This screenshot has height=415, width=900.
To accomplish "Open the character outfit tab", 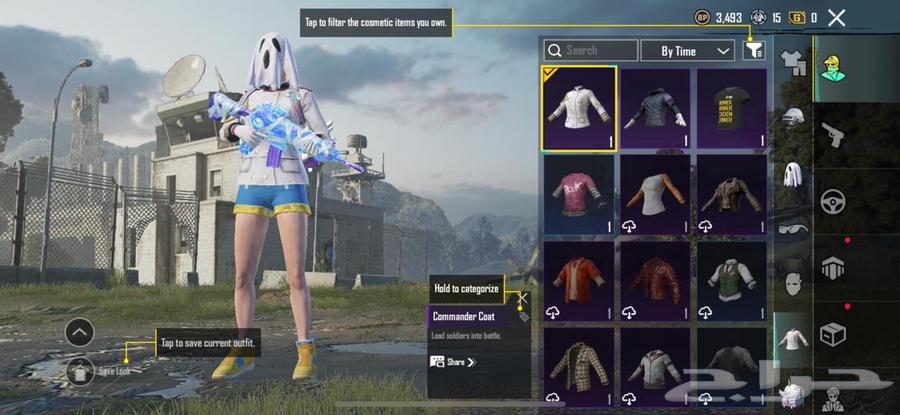I will pyautogui.click(x=832, y=68).
